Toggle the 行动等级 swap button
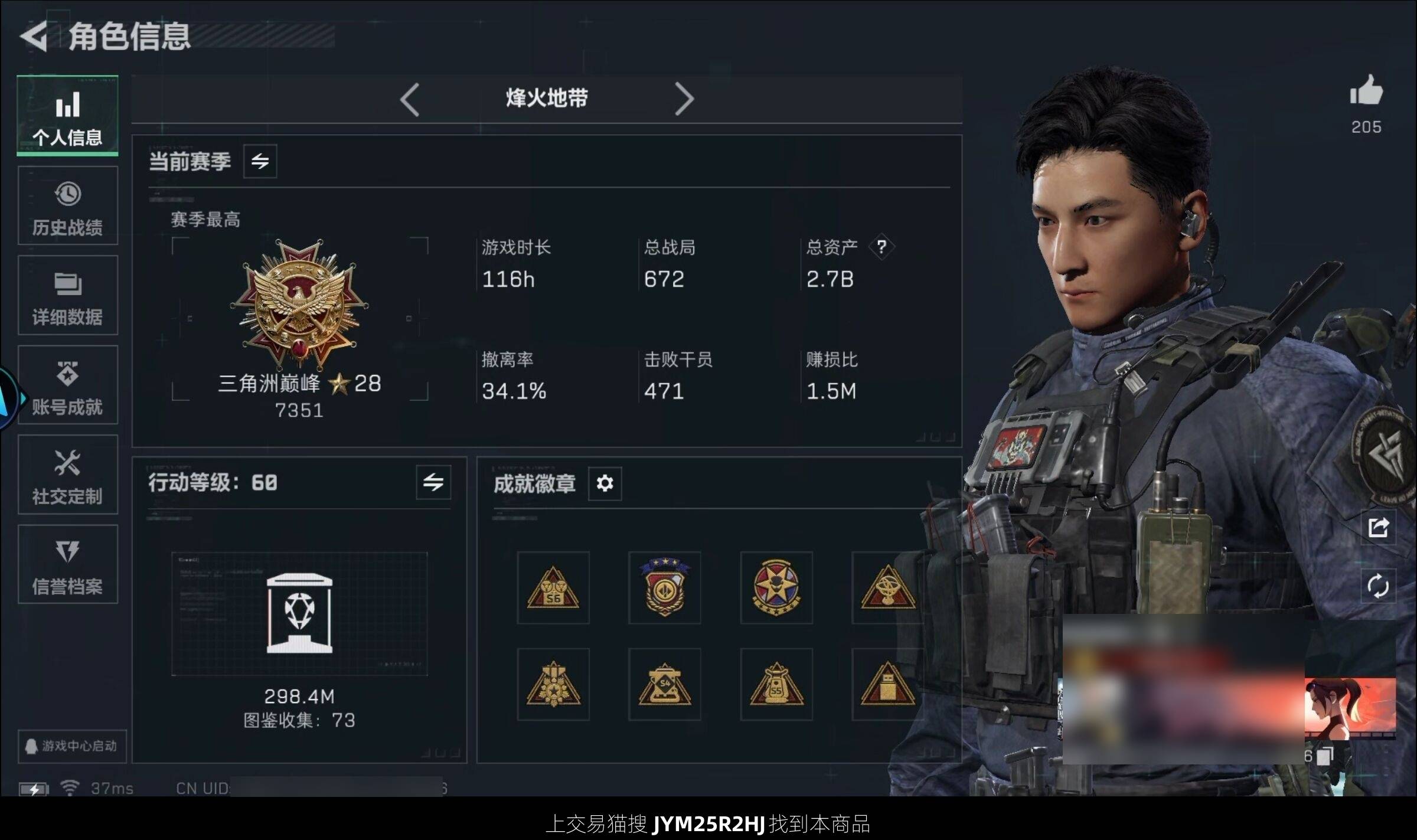 point(433,482)
